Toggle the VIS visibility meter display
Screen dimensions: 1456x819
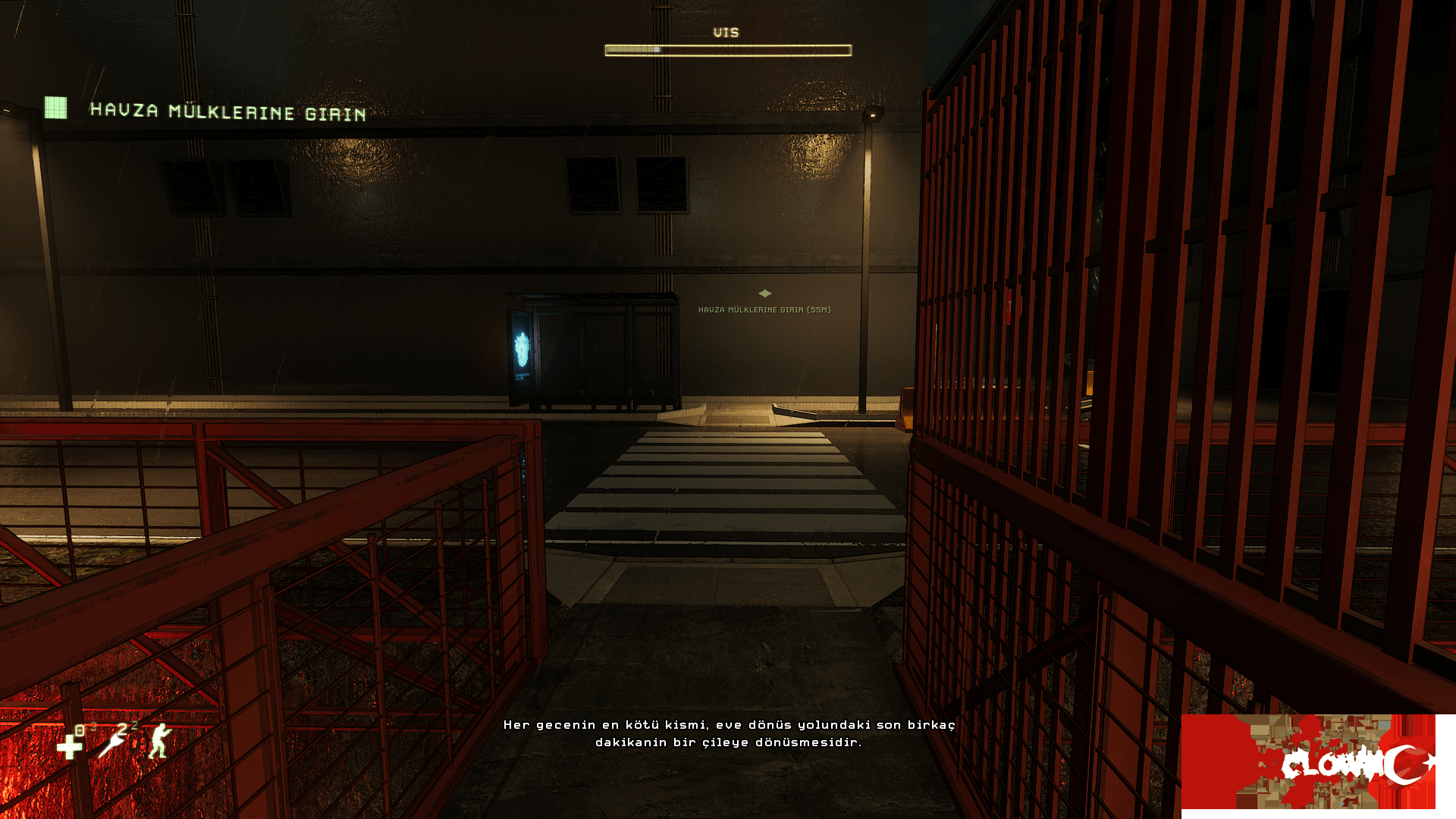727,49
